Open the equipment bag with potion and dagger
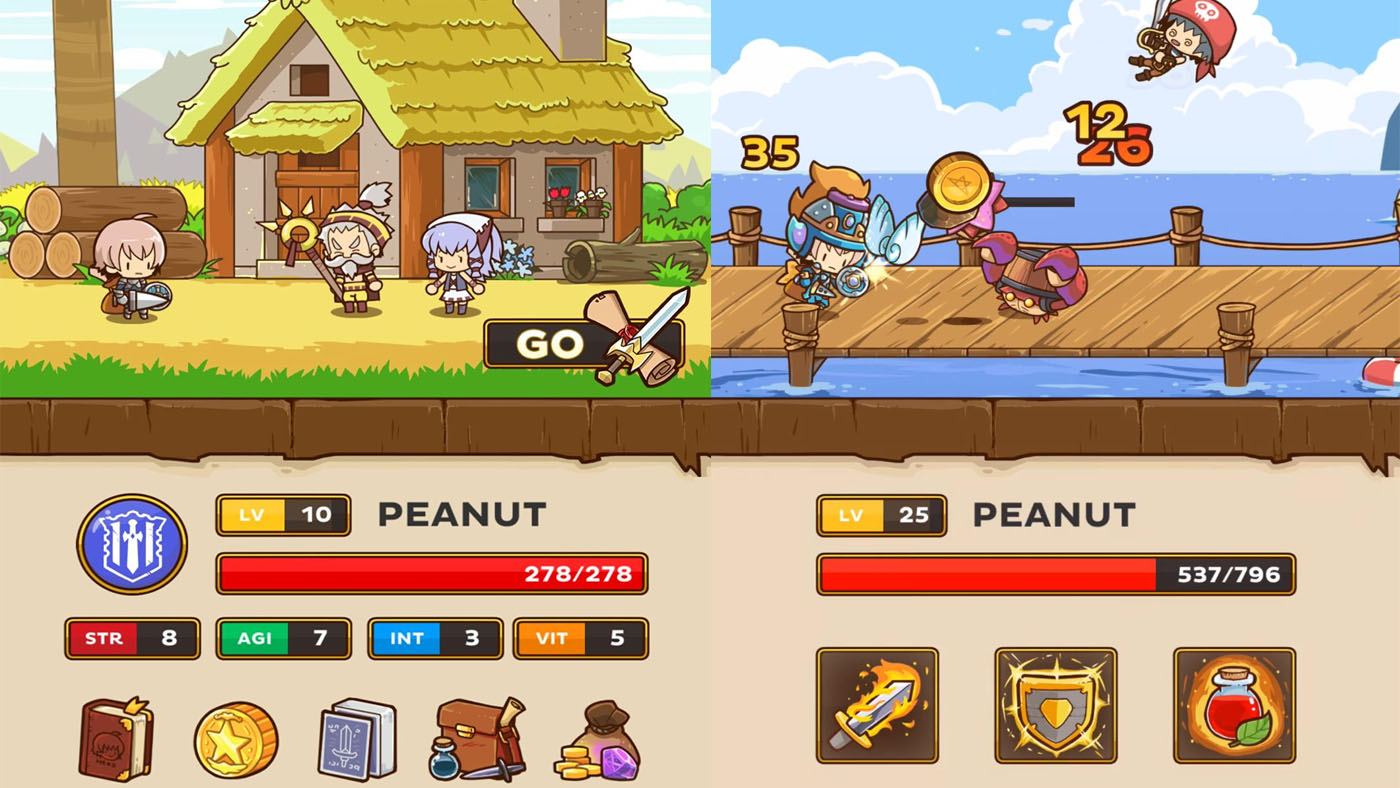The height and width of the screenshot is (788, 1400). (x=475, y=740)
